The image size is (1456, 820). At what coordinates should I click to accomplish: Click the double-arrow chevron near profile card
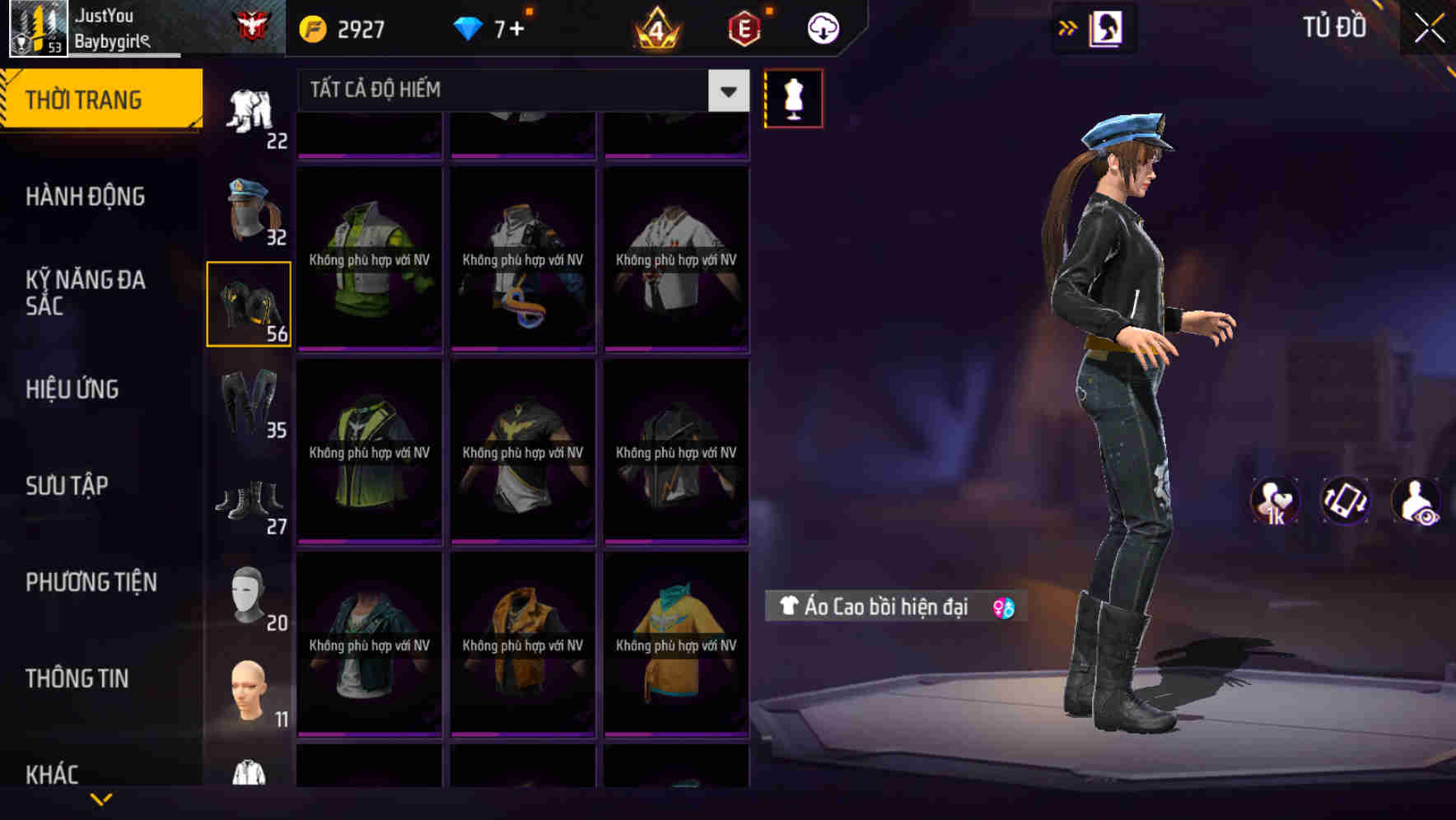[x=1068, y=26]
